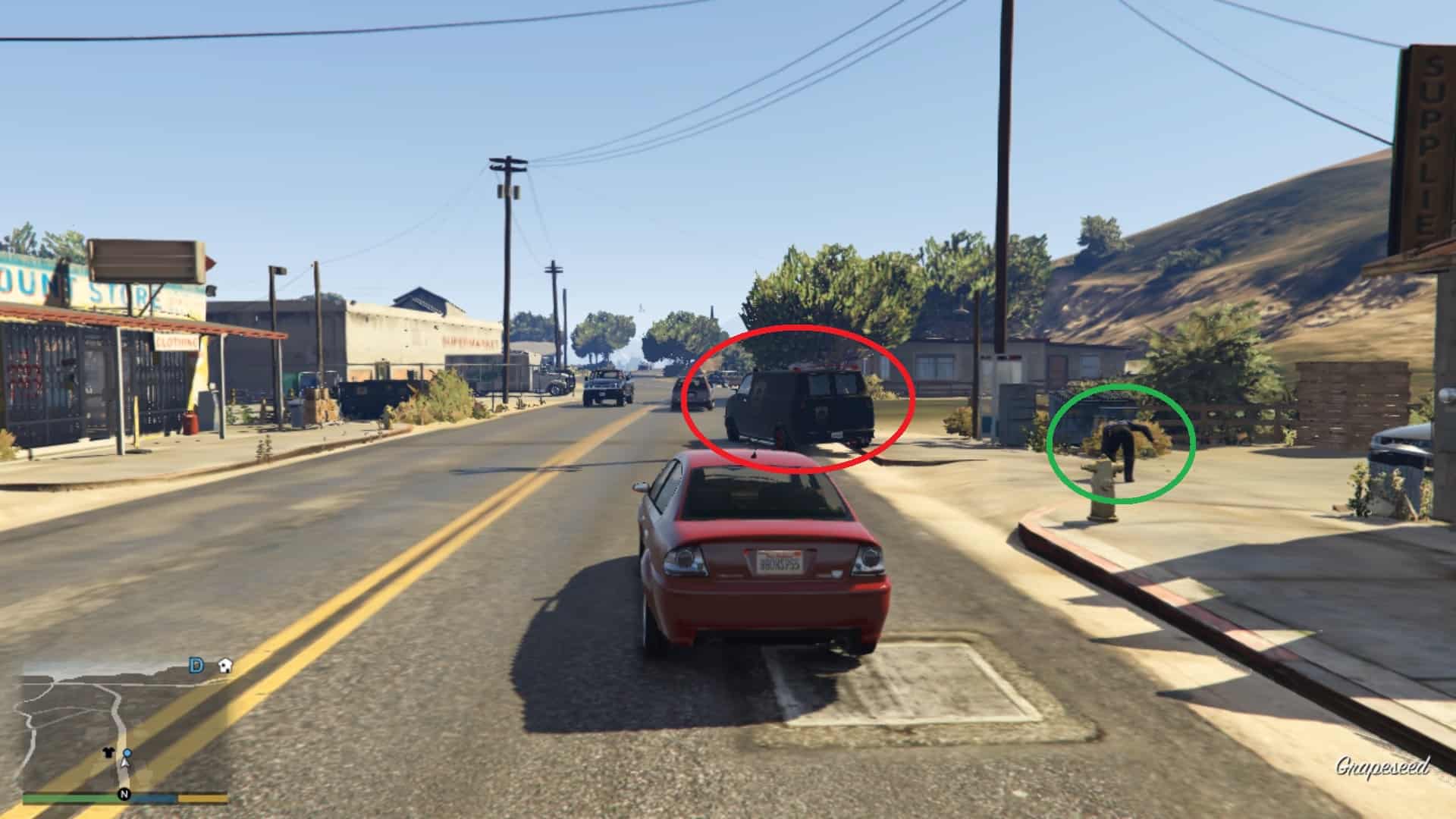The height and width of the screenshot is (819, 1456).
Task: Open the minimap in the corner
Action: (125, 726)
